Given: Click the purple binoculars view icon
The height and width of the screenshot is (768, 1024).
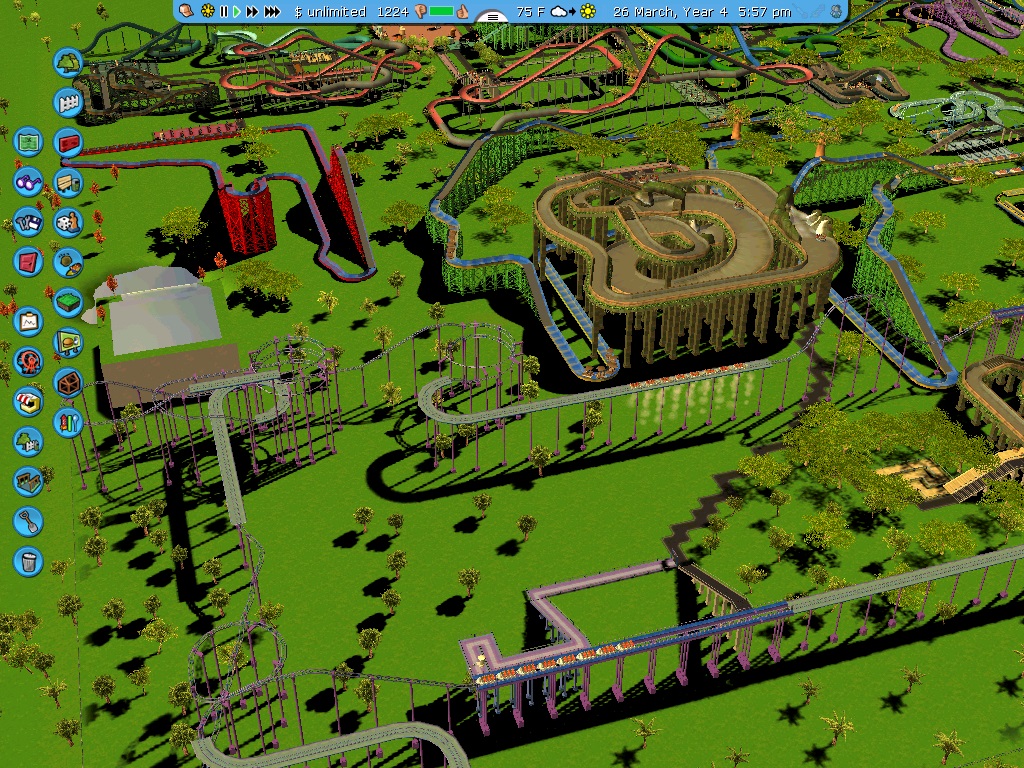Looking at the screenshot, I should click(x=28, y=182).
